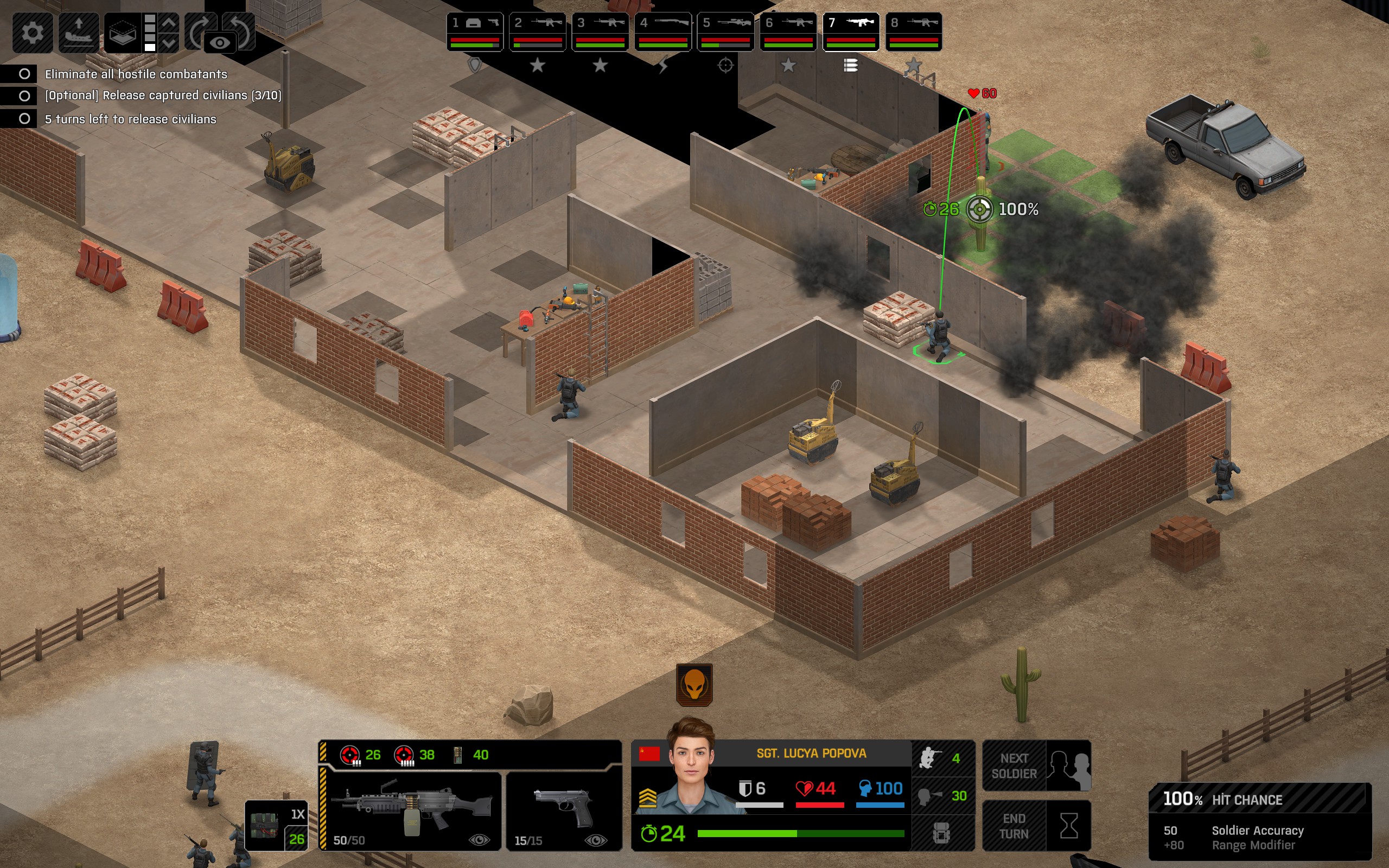1389x868 pixels.
Task: Choose the 38 TU long burst mode
Action: click(x=414, y=755)
